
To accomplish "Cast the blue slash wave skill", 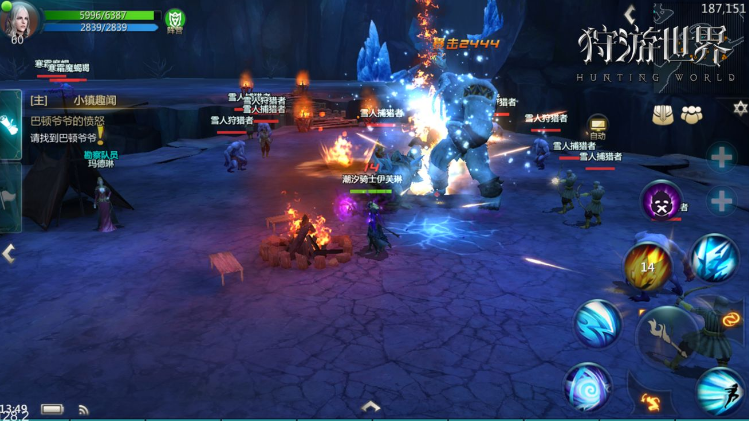I will point(598,323).
